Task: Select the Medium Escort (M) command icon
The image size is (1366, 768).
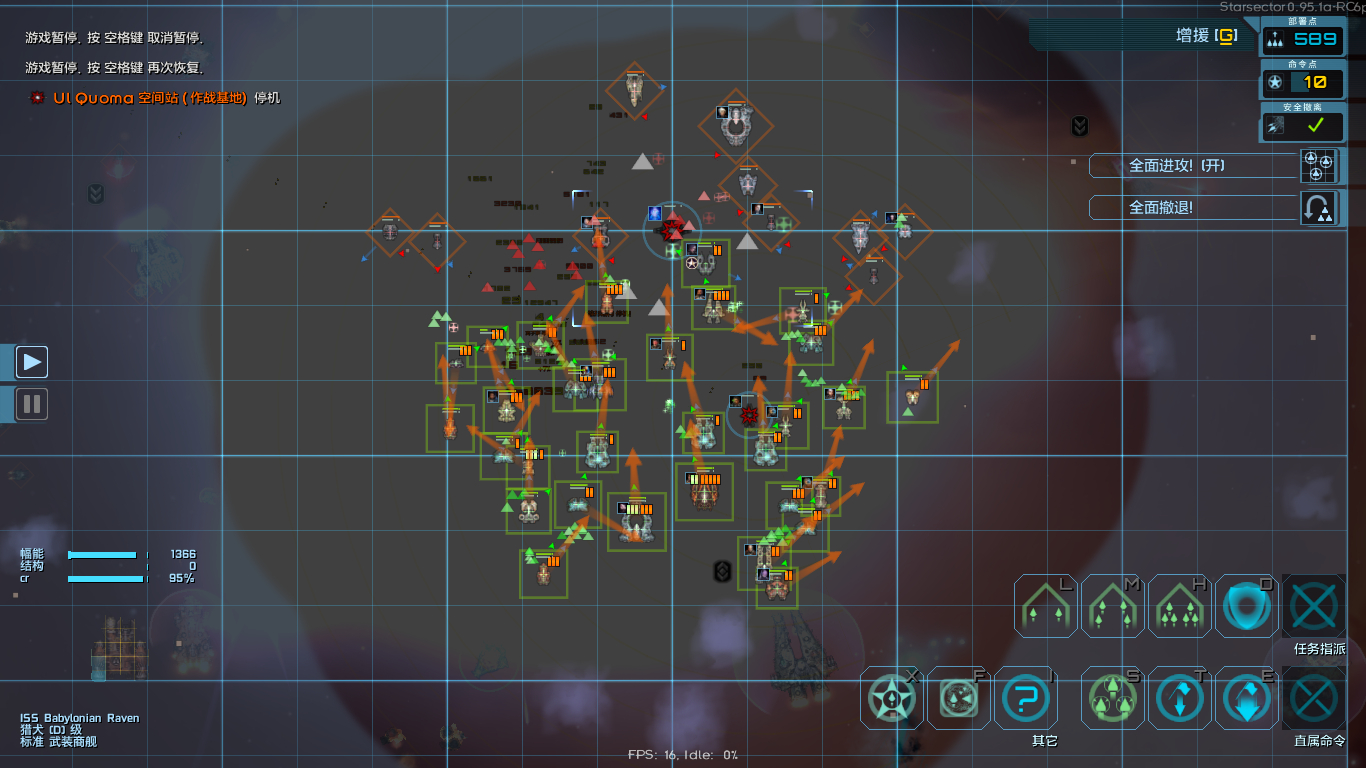Action: pyautogui.click(x=1112, y=605)
